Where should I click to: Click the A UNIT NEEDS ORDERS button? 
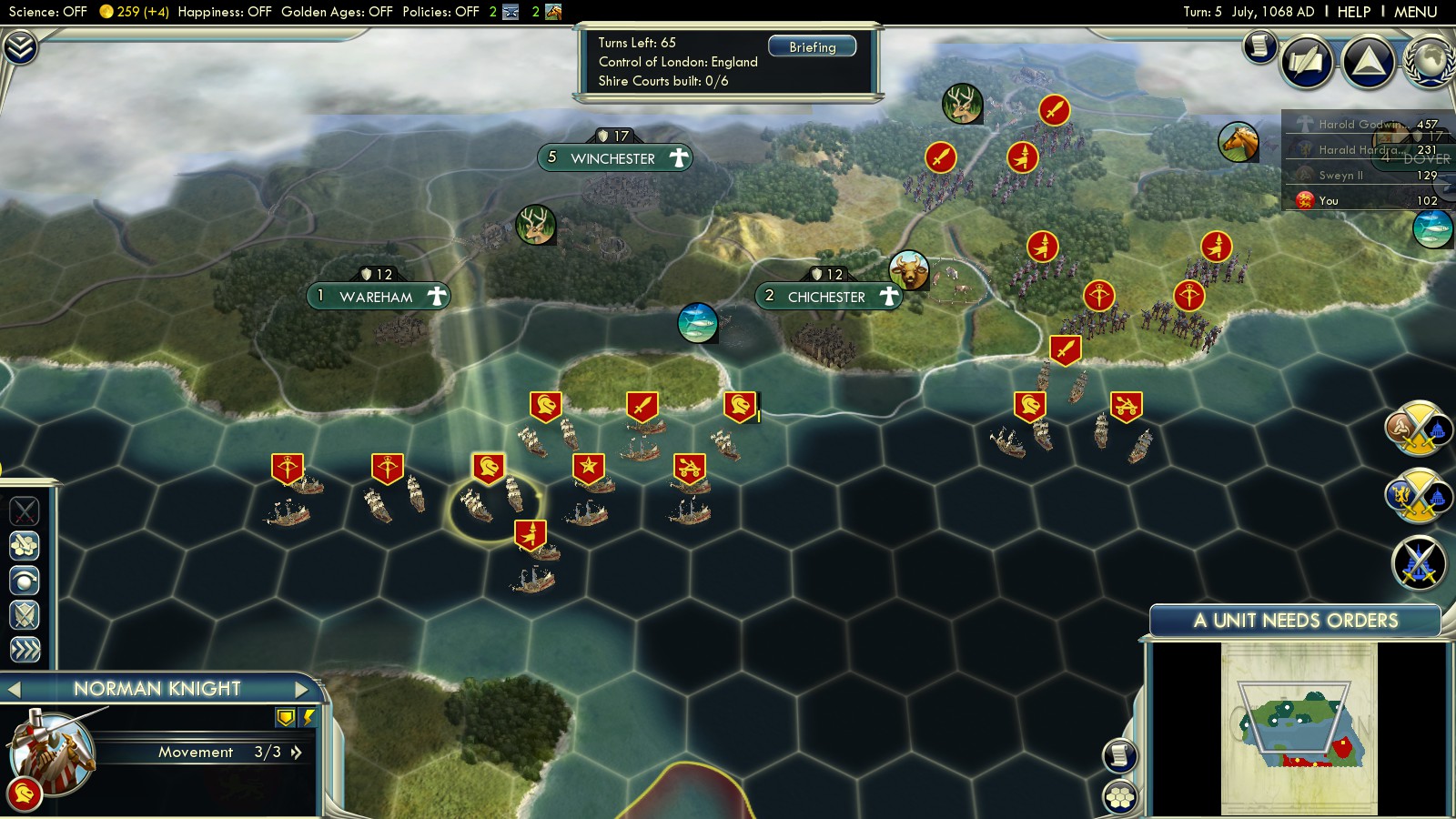coord(1295,621)
